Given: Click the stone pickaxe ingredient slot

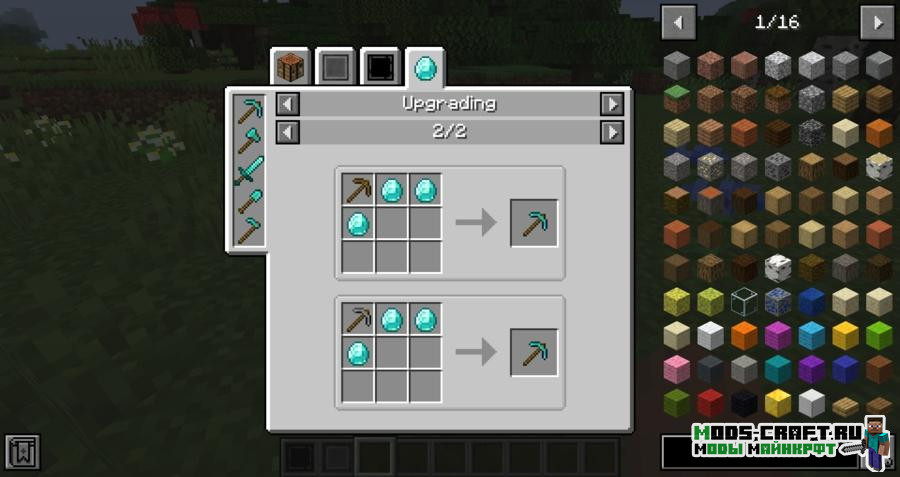Looking at the screenshot, I should pos(358,320).
